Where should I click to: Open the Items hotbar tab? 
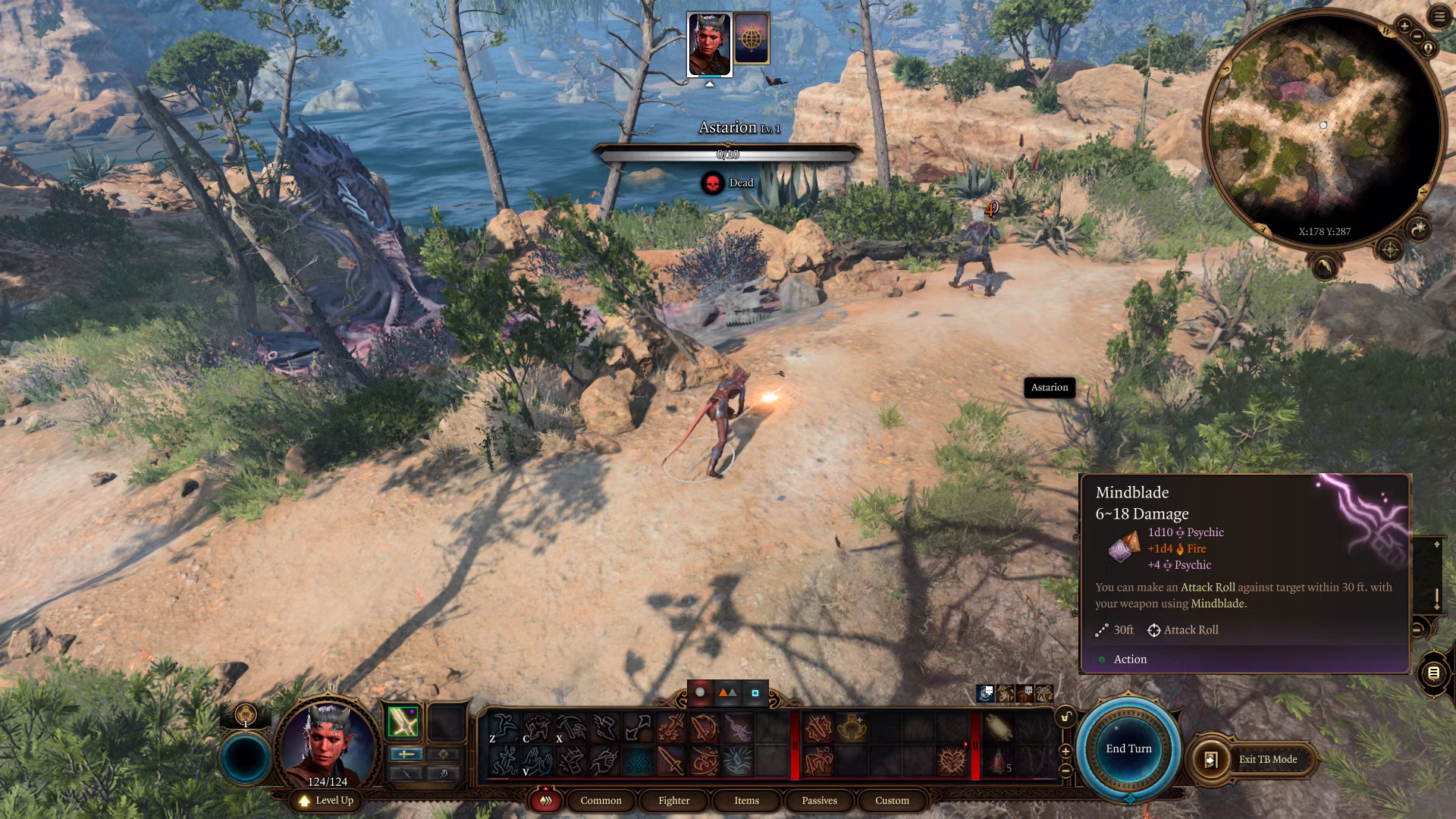746,800
